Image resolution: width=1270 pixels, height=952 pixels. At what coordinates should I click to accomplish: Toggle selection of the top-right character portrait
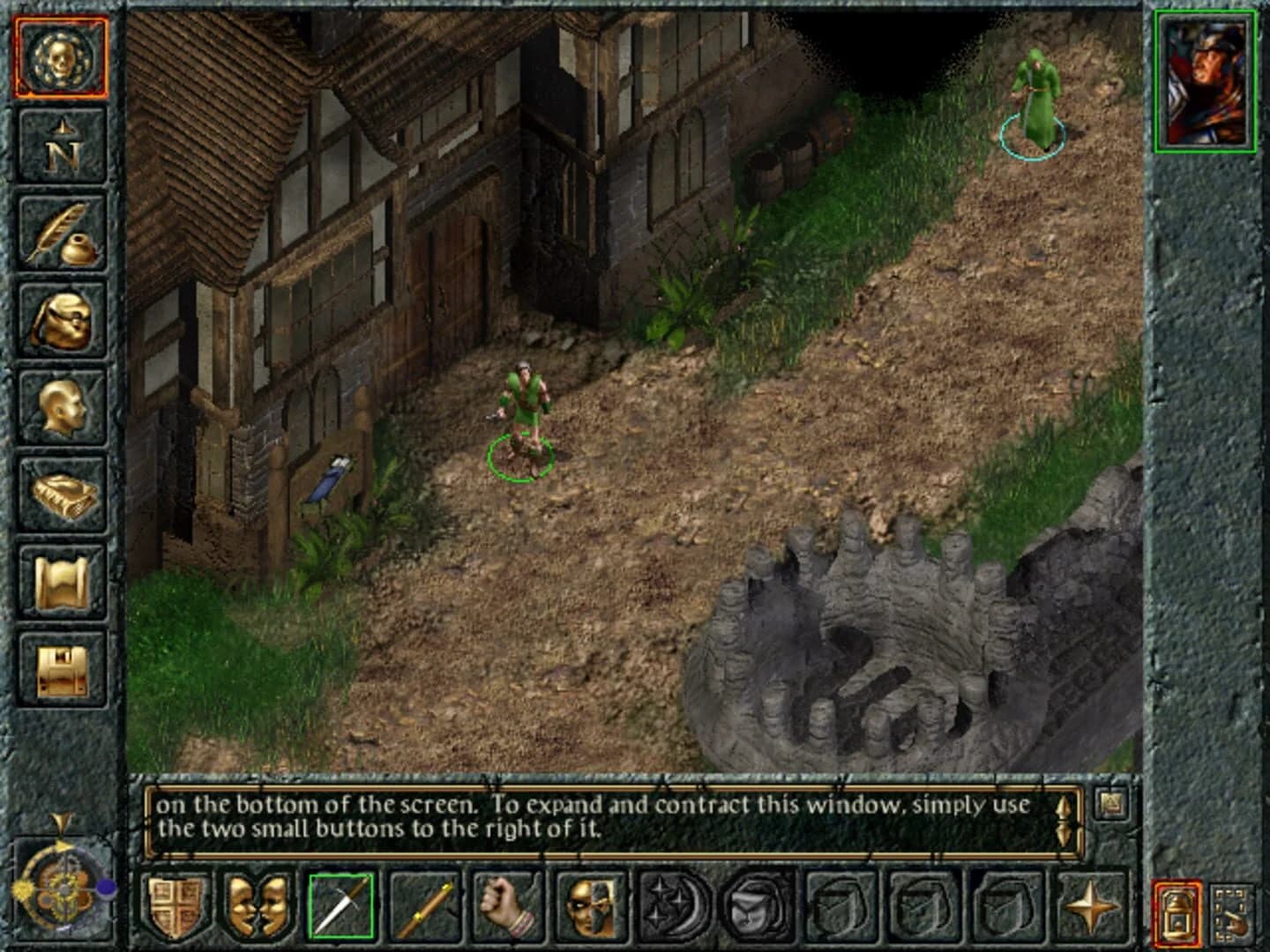click(x=1206, y=84)
